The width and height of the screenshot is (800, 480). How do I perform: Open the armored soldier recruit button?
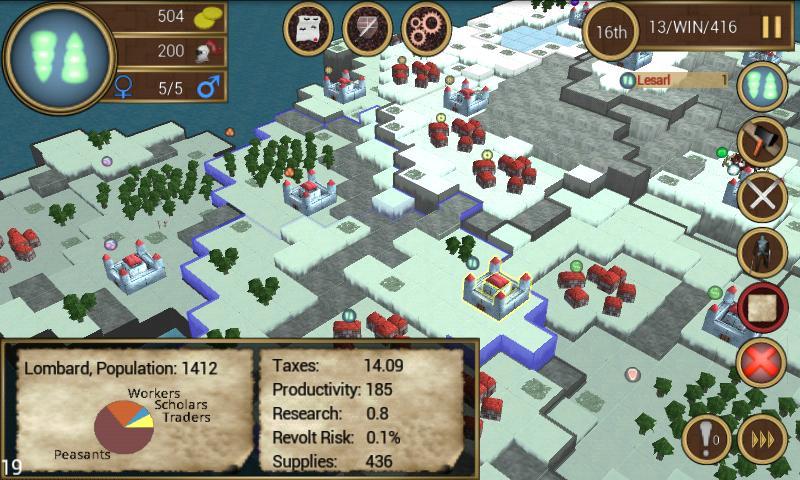762,252
